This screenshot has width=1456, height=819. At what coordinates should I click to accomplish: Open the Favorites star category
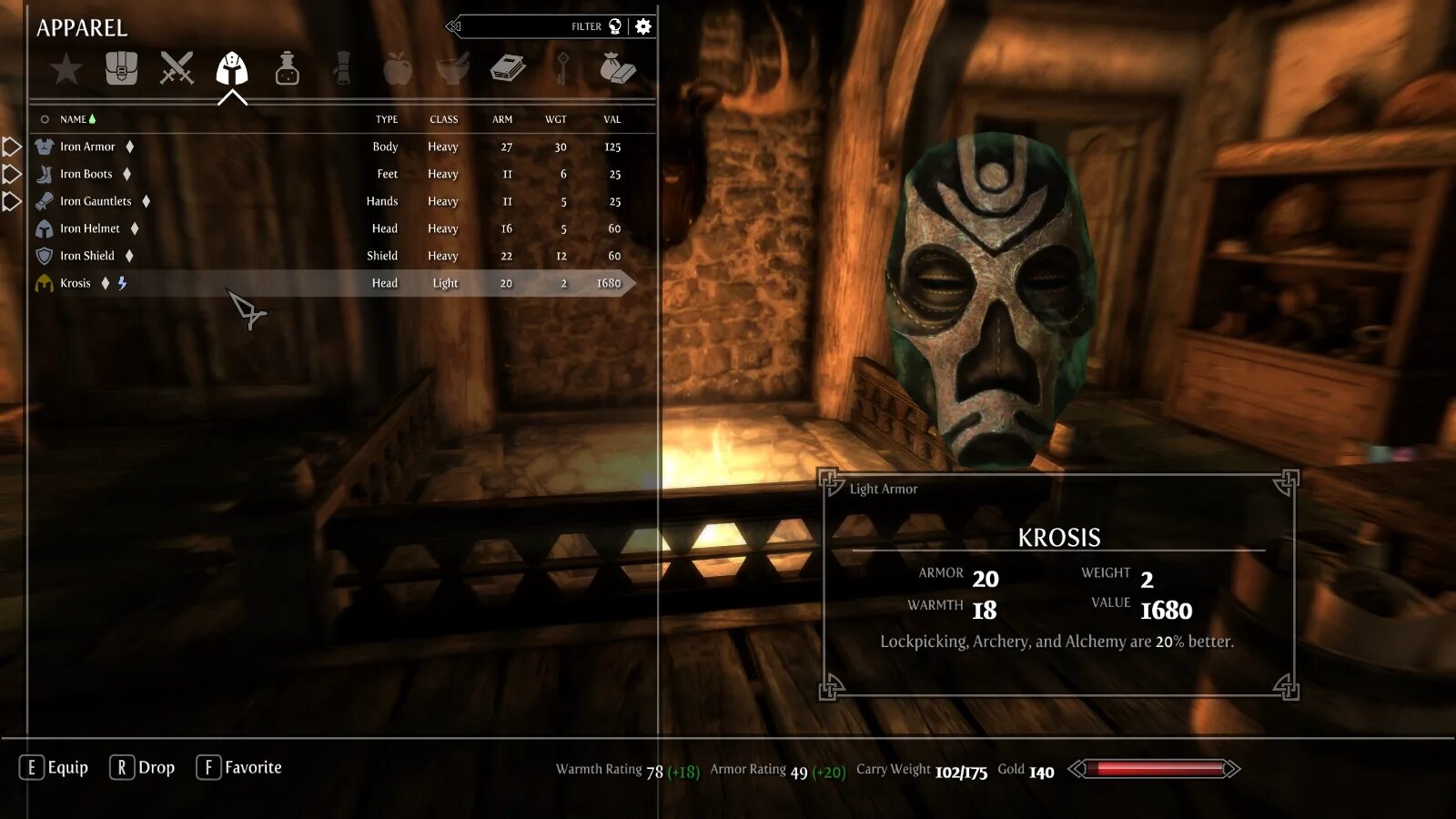66,69
